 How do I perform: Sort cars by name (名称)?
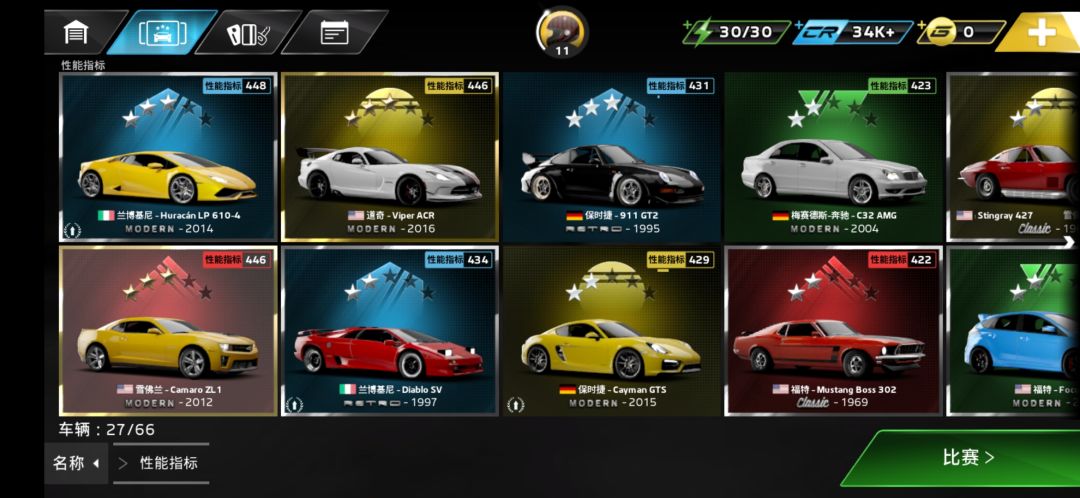[x=77, y=463]
